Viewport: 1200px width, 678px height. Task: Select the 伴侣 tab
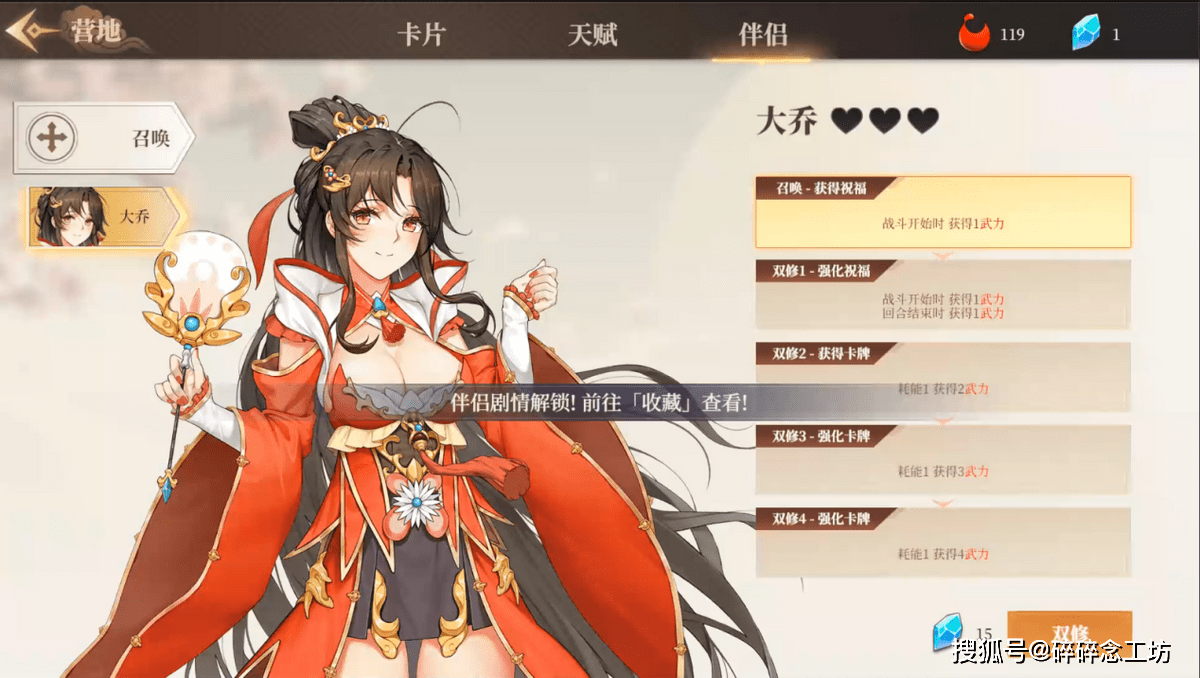(763, 35)
